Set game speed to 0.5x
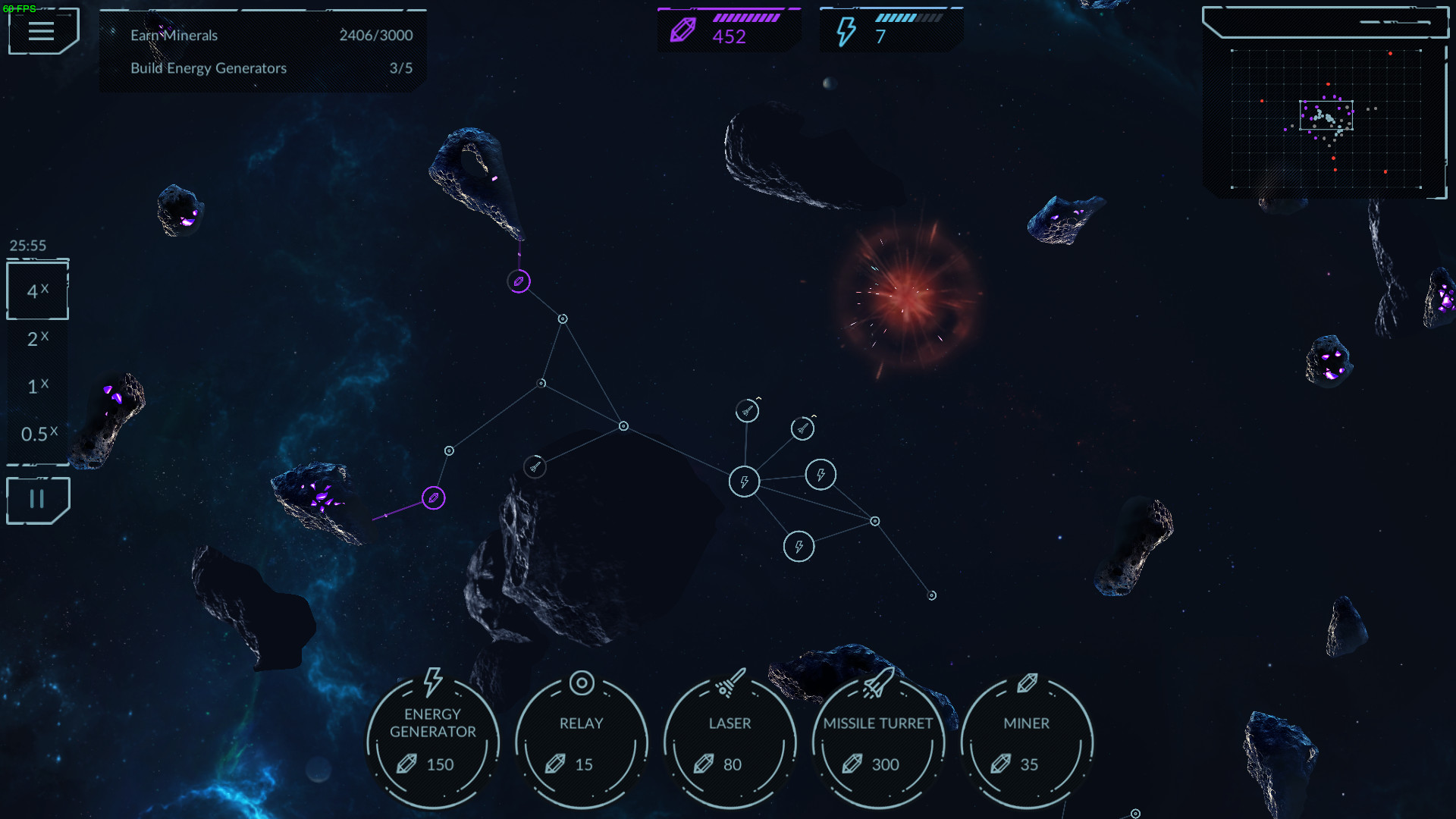 click(x=38, y=434)
